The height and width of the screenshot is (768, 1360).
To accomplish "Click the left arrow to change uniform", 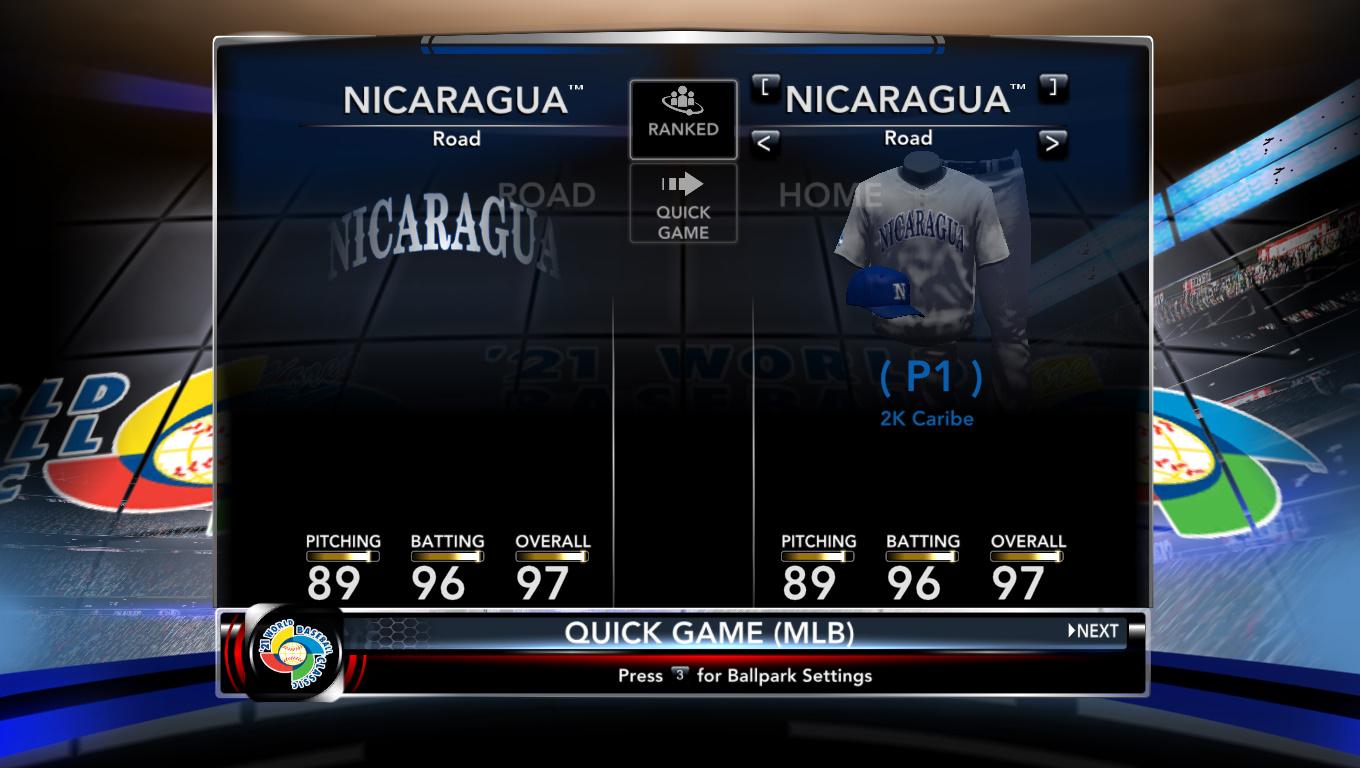I will pos(763,143).
